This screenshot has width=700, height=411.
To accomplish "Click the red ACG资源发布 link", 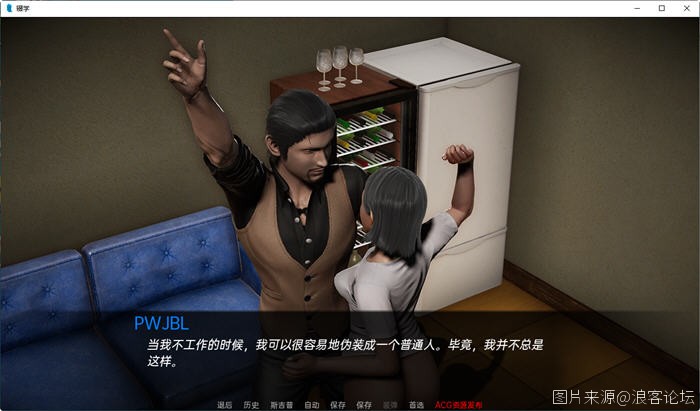I will tap(458, 405).
